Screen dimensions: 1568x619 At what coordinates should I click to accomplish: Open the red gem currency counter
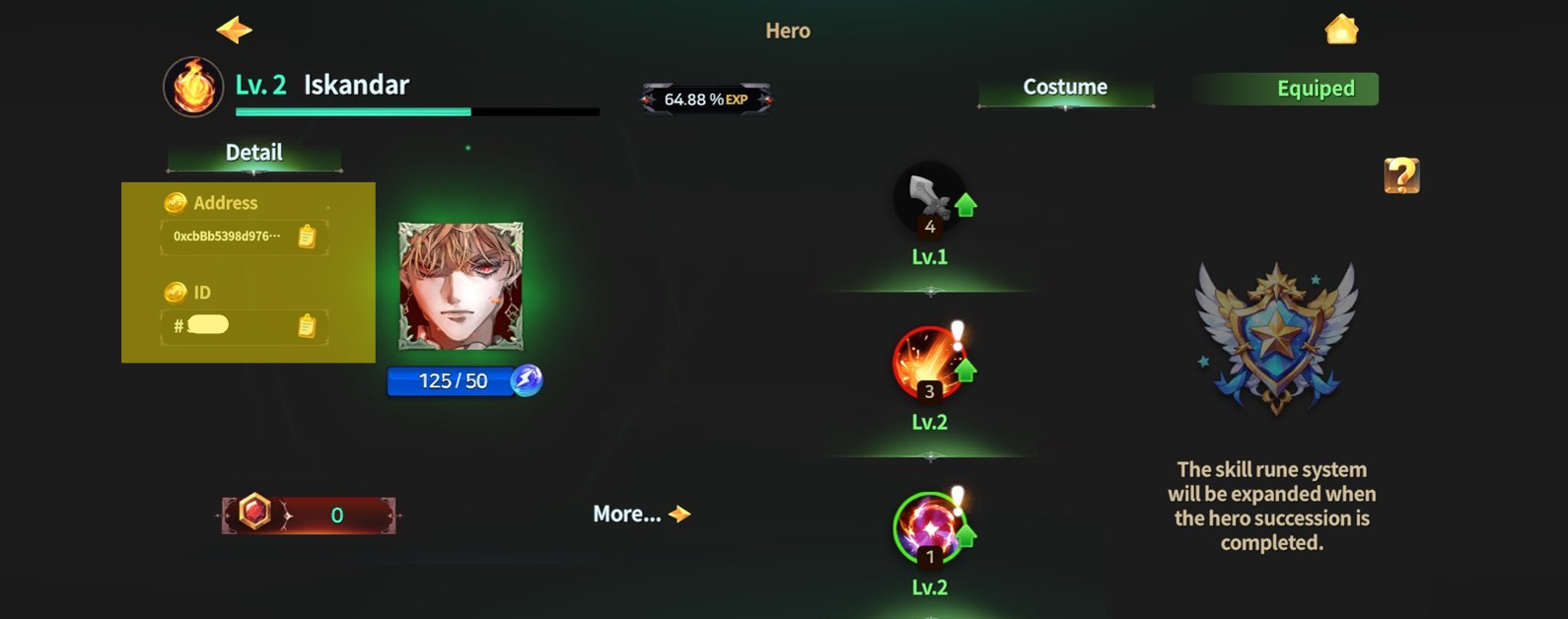coord(309,515)
